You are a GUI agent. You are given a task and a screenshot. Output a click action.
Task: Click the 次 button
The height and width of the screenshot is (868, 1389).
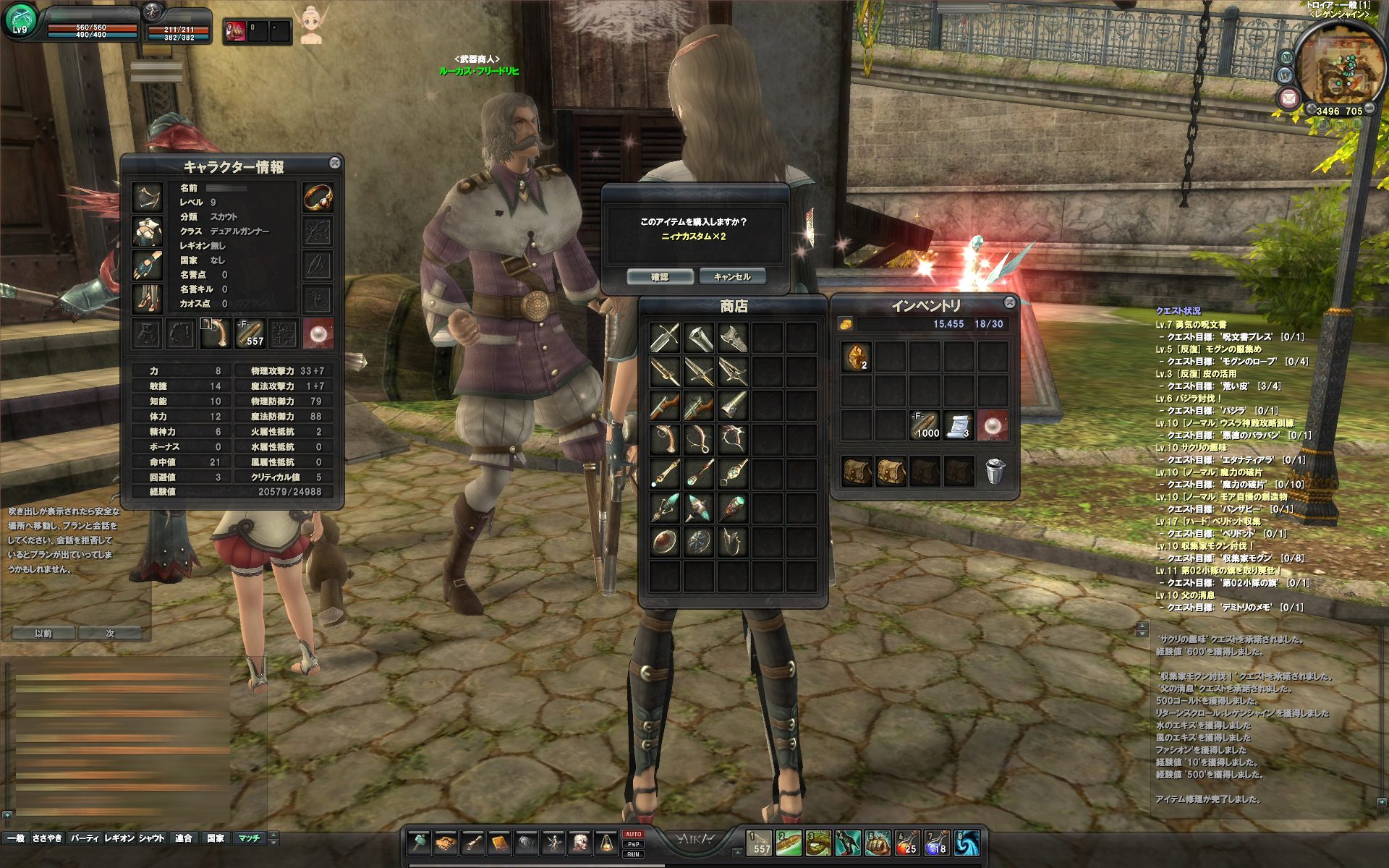[x=111, y=633]
